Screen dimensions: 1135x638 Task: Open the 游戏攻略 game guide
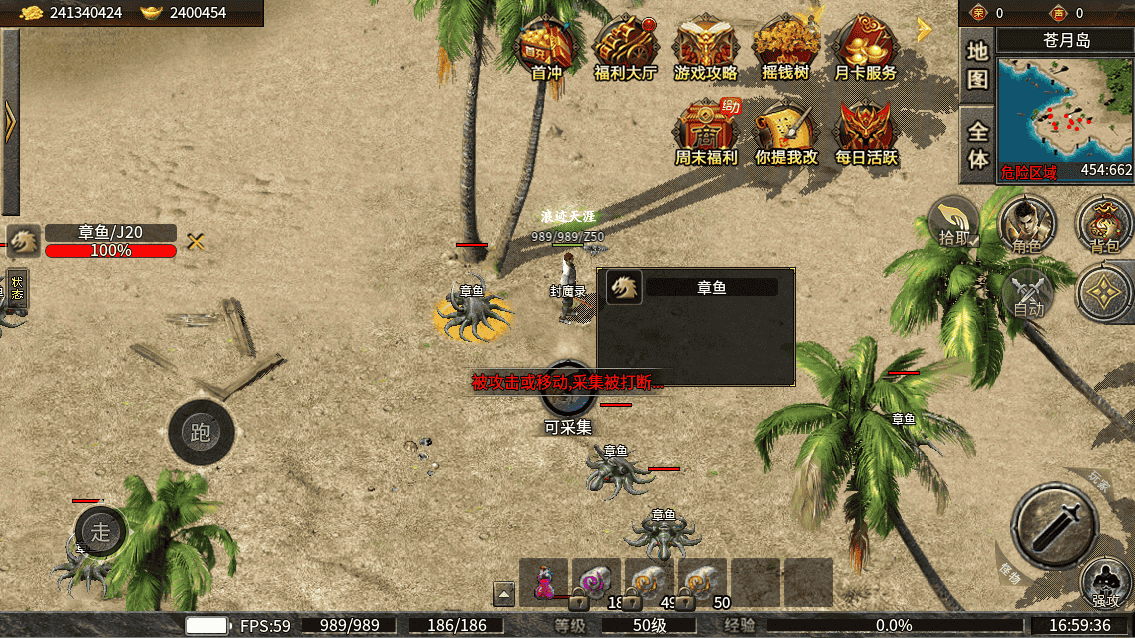click(x=705, y=48)
